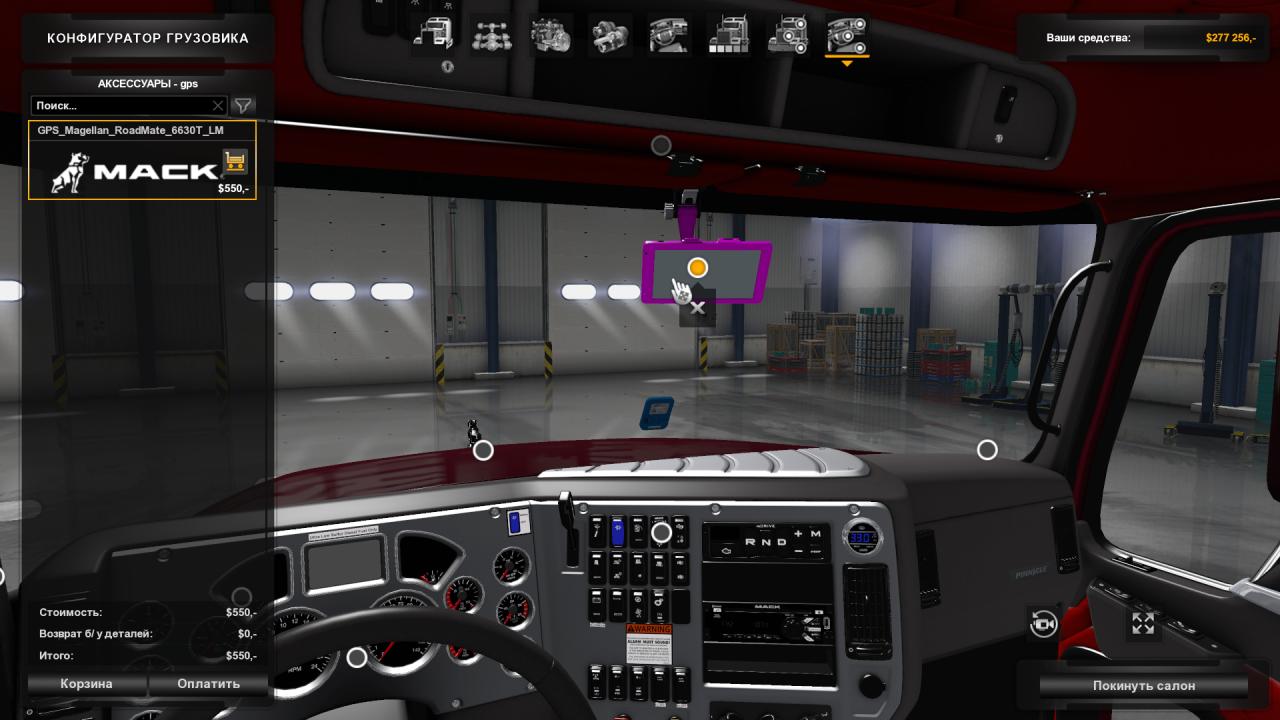This screenshot has width=1280, height=720.
Task: Remove the accessory with the X marker
Action: pyautogui.click(x=698, y=308)
